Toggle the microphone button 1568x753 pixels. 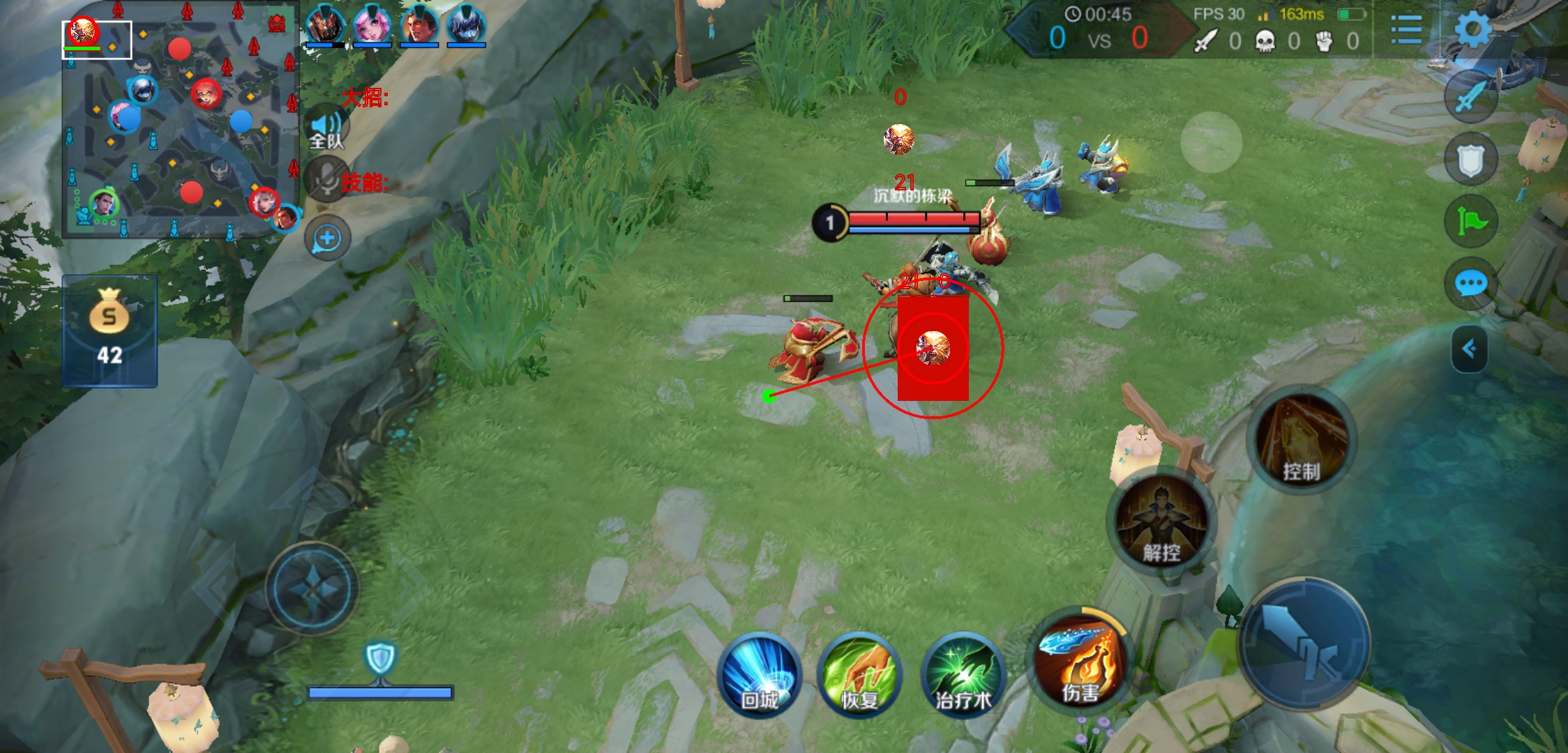tap(326, 180)
